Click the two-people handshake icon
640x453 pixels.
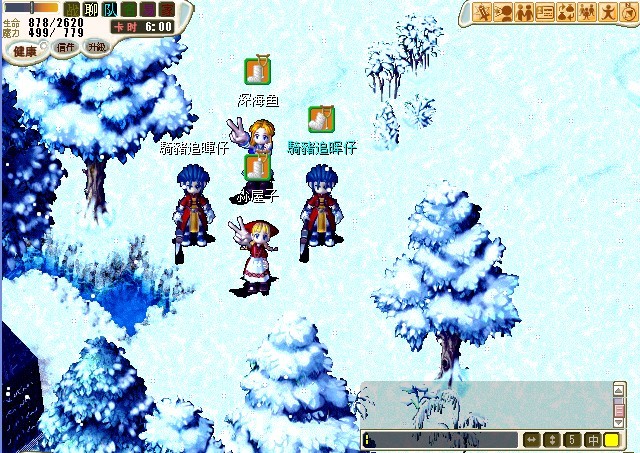525,12
